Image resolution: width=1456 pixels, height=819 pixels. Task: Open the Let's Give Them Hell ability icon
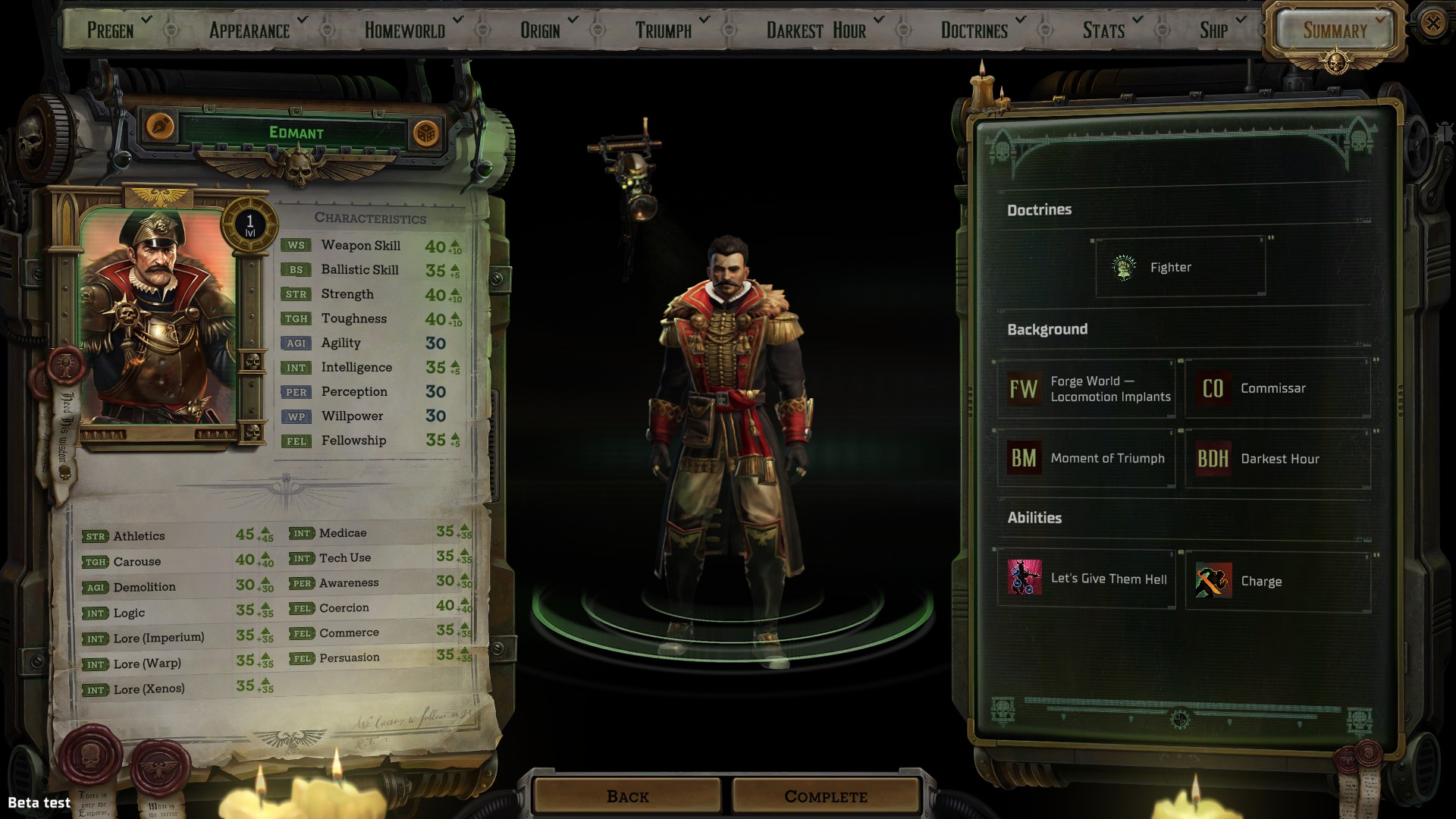pos(1023,580)
